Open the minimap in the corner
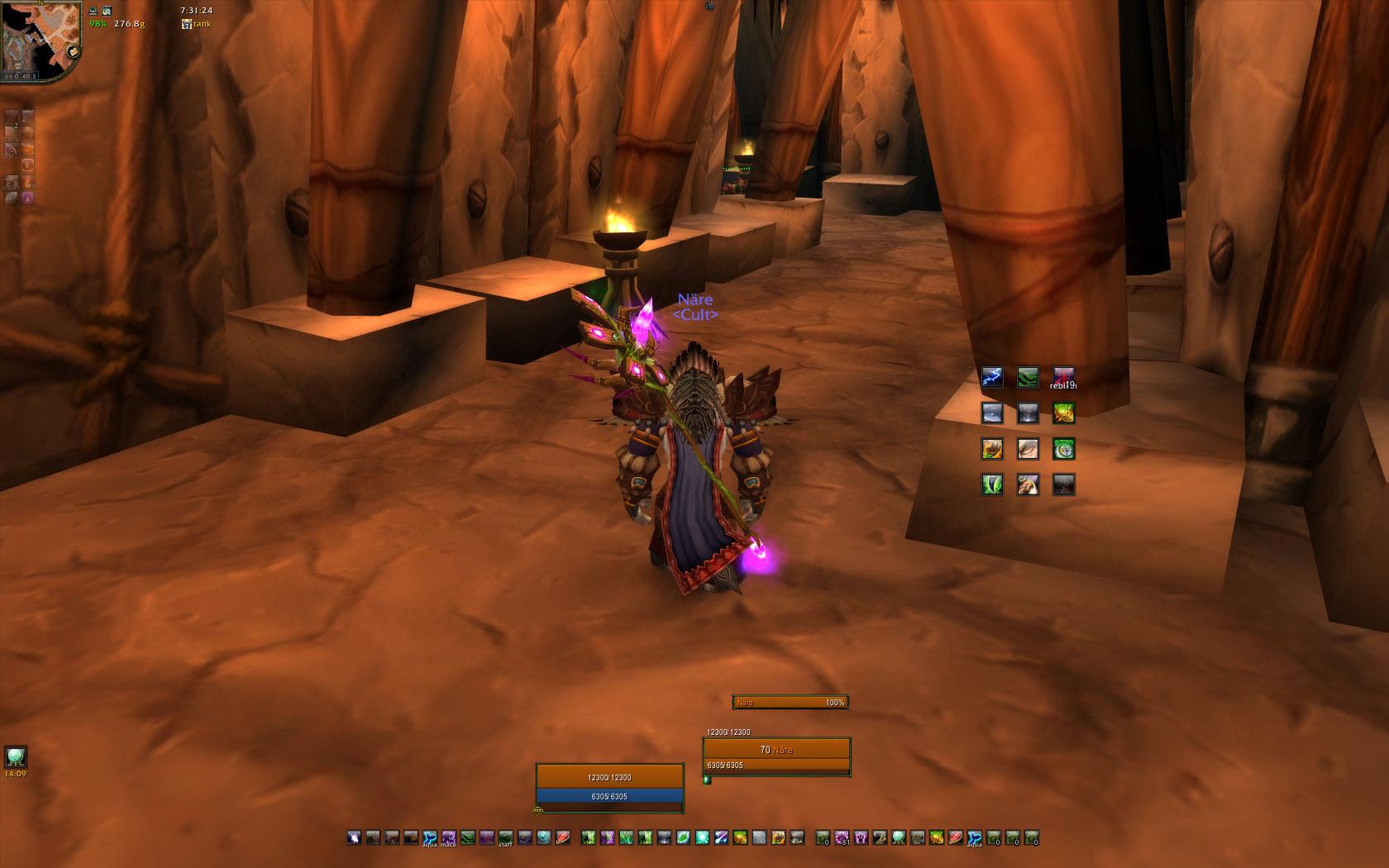The image size is (1389, 868). [x=40, y=40]
